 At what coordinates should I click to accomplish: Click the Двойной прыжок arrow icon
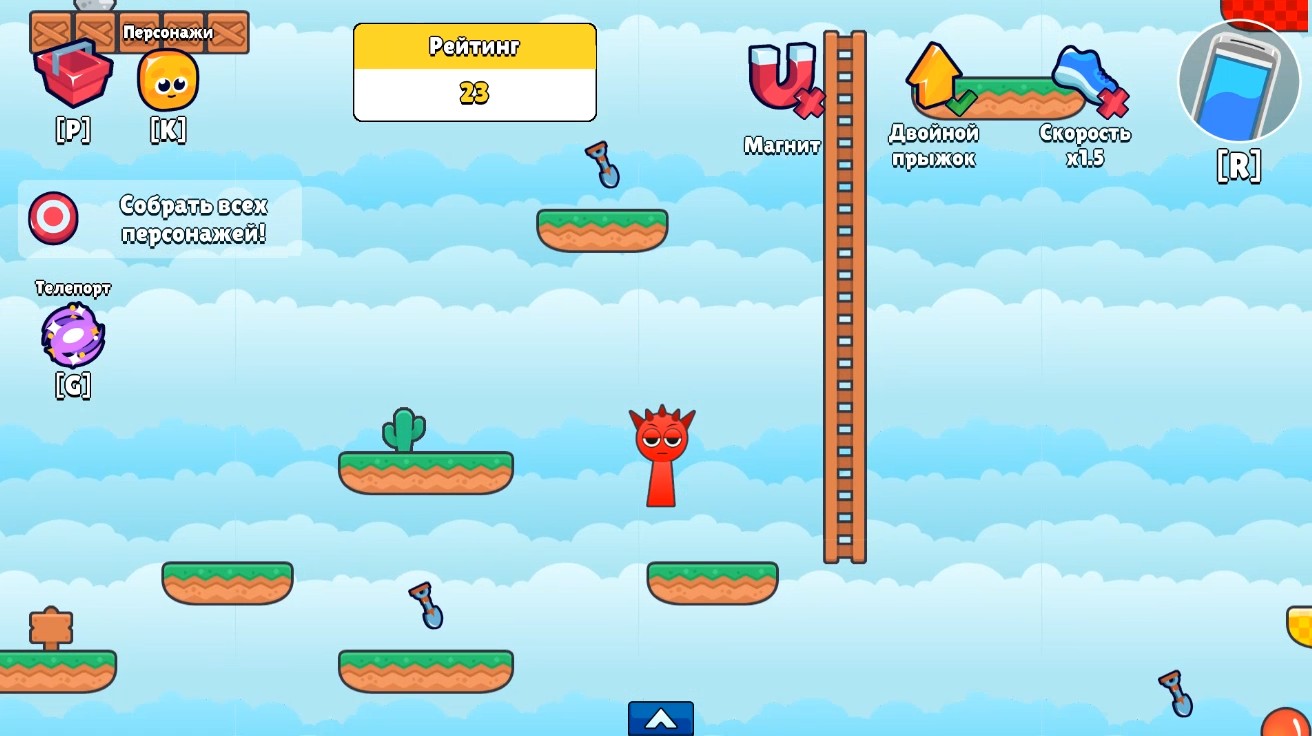point(932,75)
